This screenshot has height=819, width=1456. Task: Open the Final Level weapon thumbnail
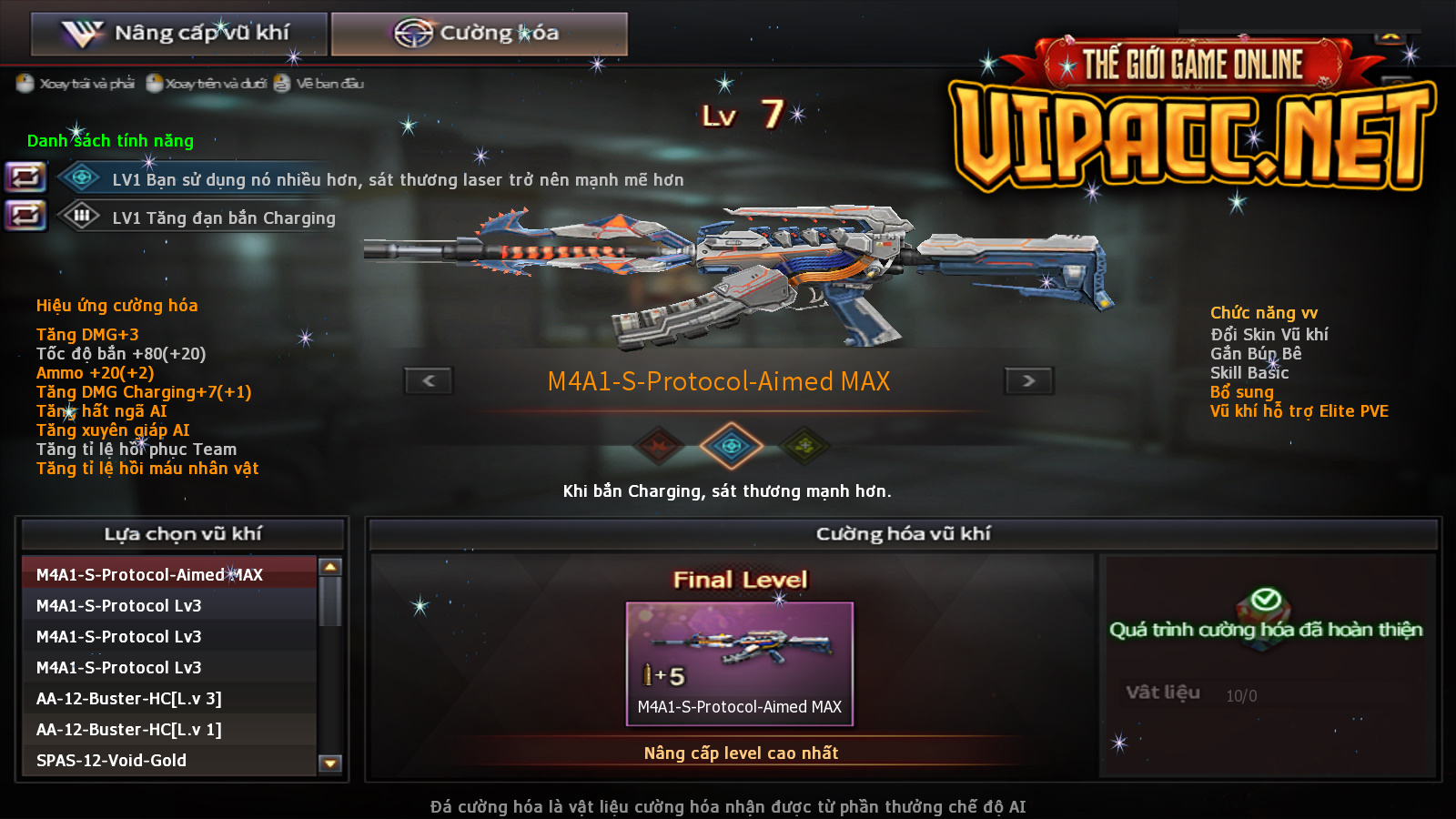tap(739, 662)
